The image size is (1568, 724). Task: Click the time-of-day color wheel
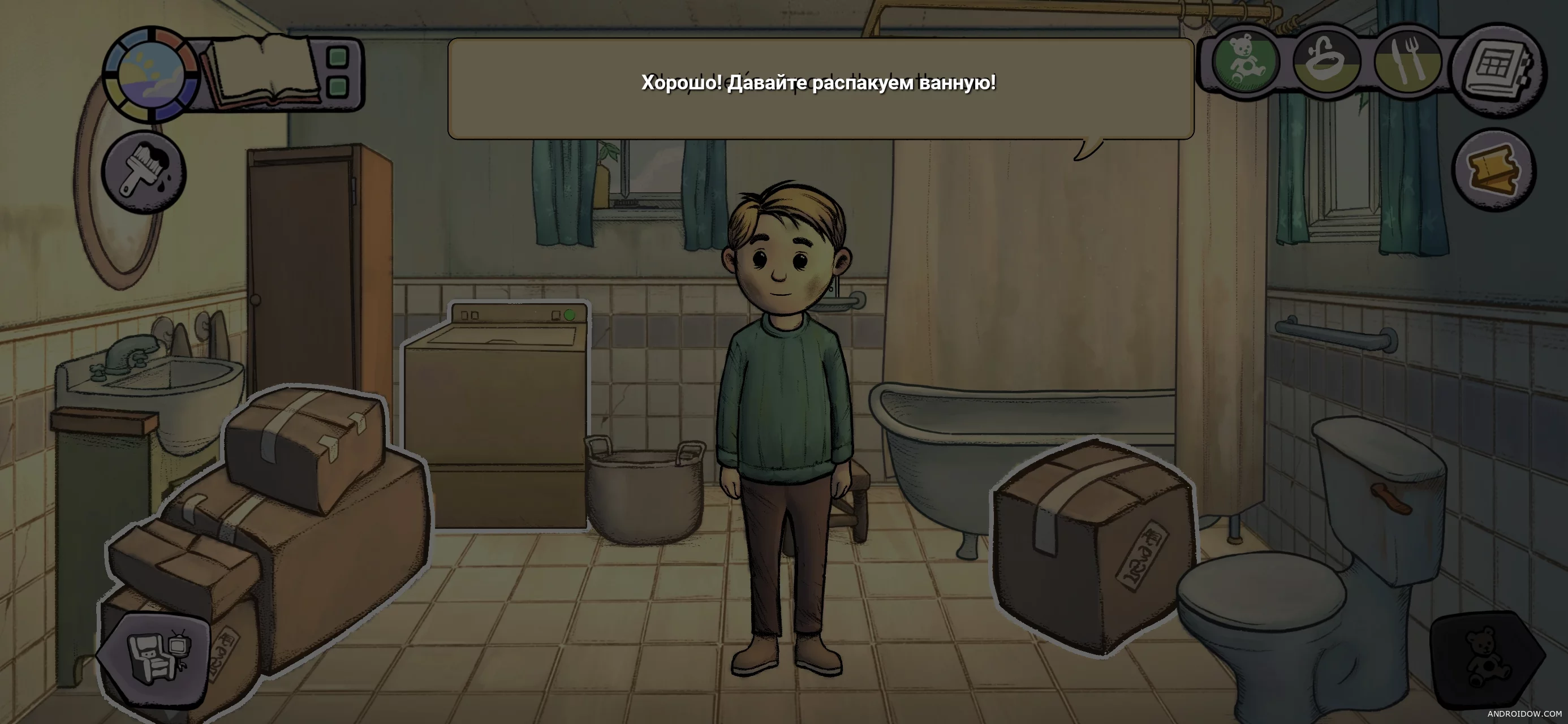coord(151,74)
